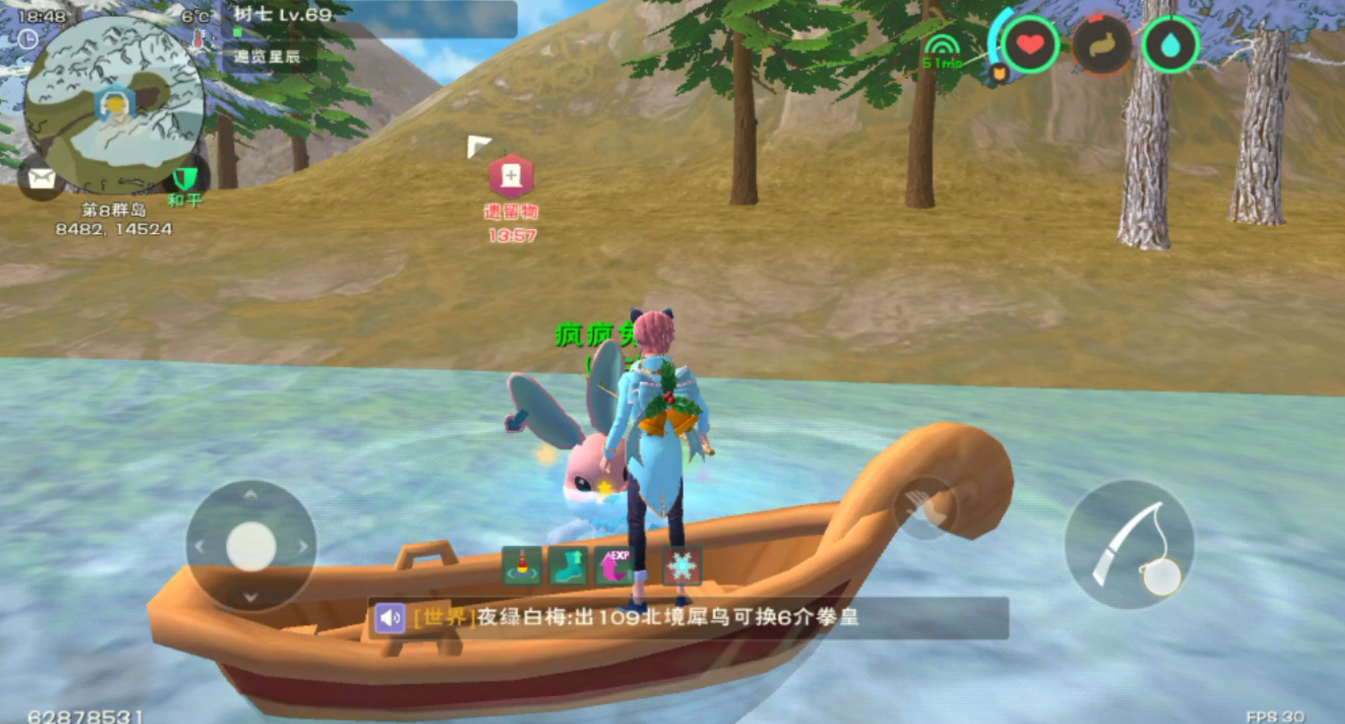Viewport: 1345px width, 724px height.
Task: Open the water drop thirst status
Action: [1171, 45]
